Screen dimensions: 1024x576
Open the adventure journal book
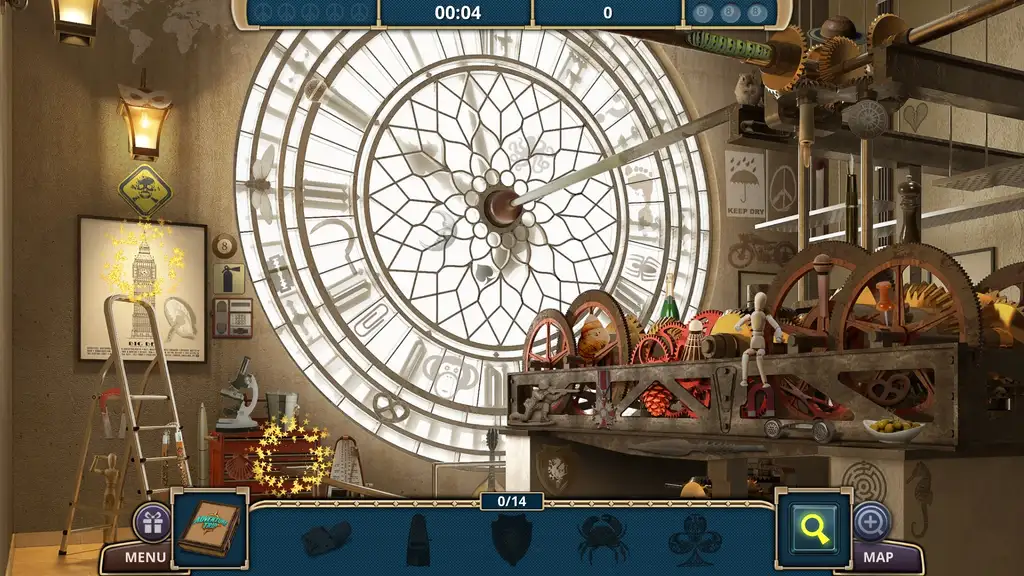pyautogui.click(x=210, y=527)
